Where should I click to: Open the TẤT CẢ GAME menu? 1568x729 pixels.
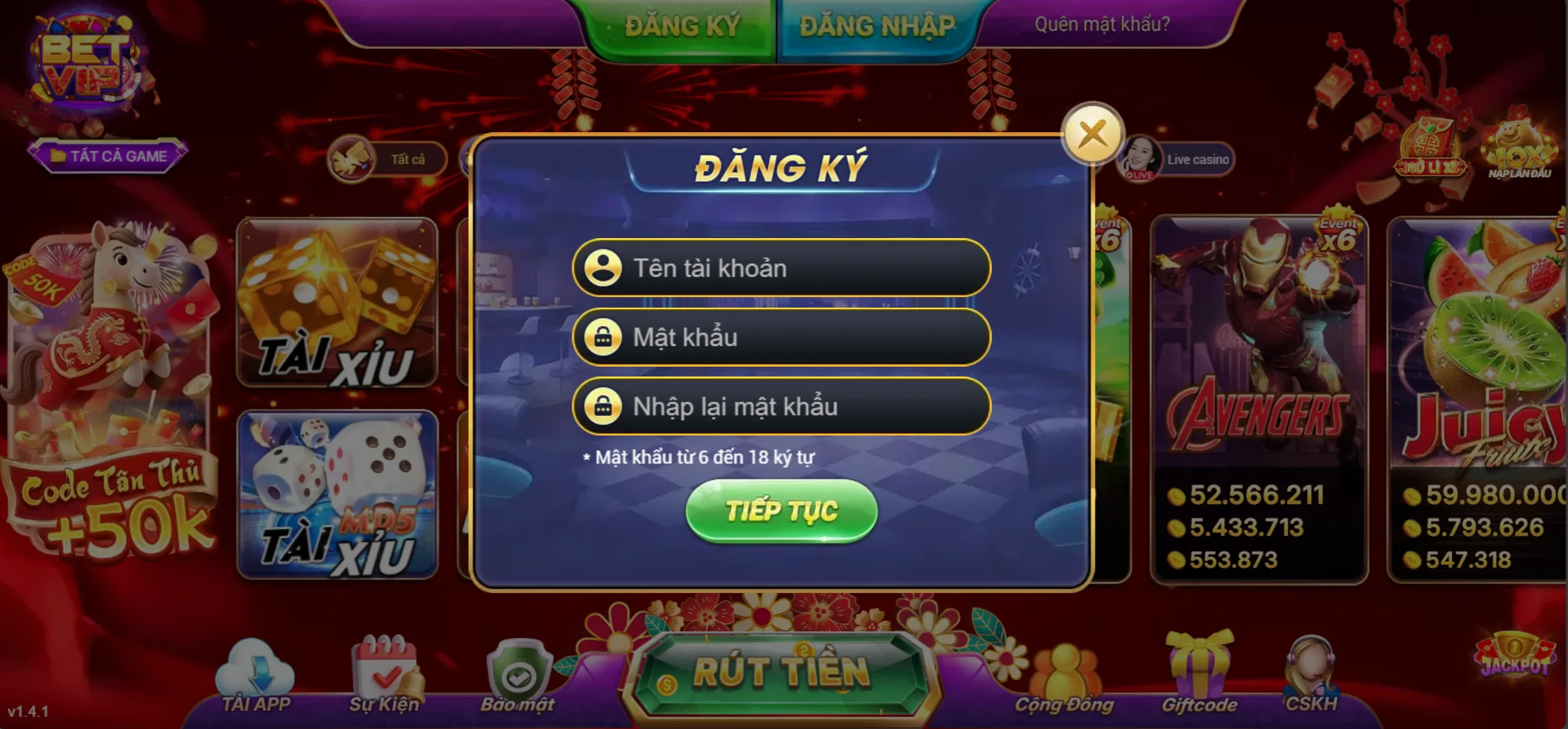click(x=108, y=156)
